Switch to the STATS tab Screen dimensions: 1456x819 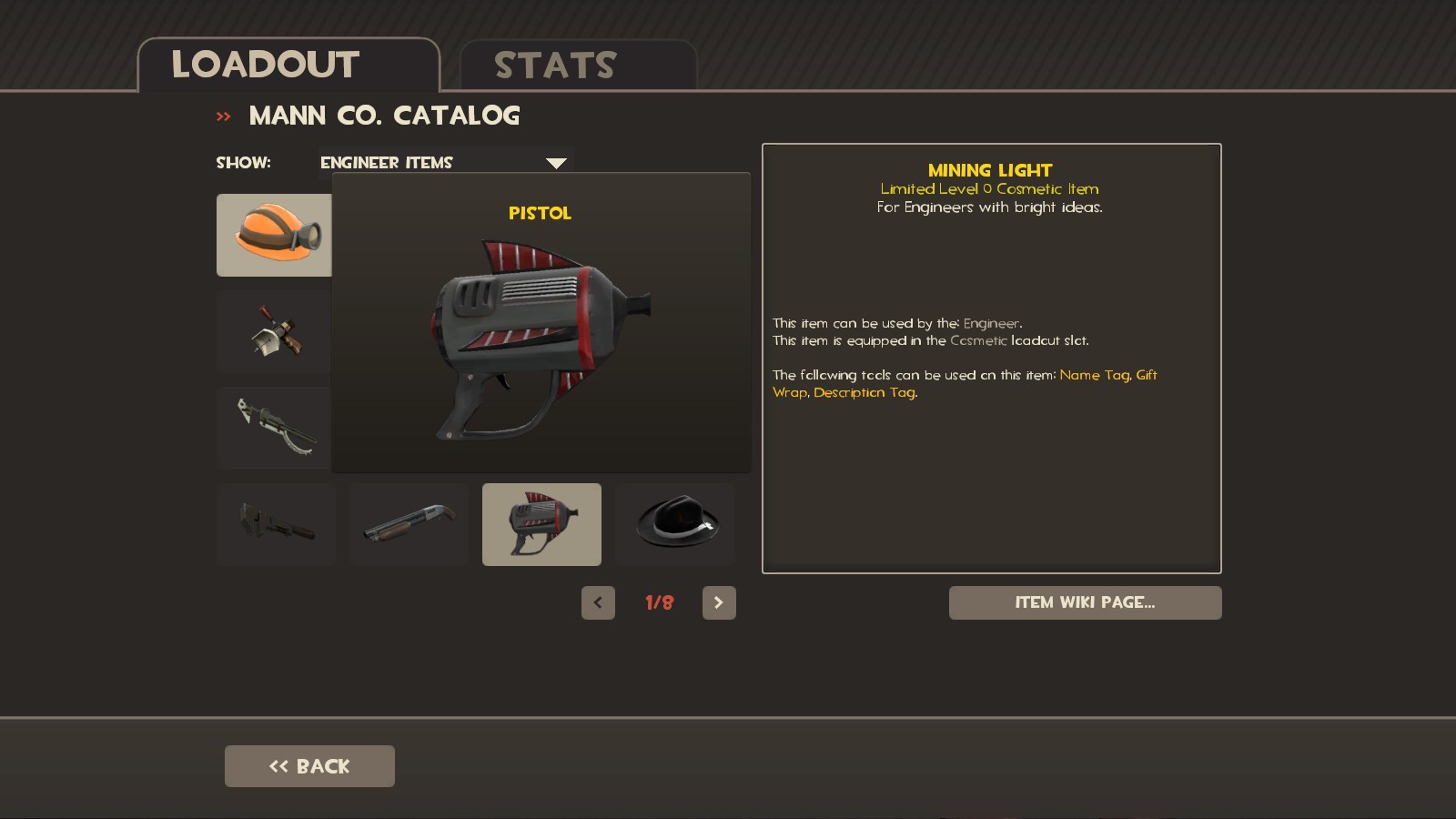tap(555, 64)
